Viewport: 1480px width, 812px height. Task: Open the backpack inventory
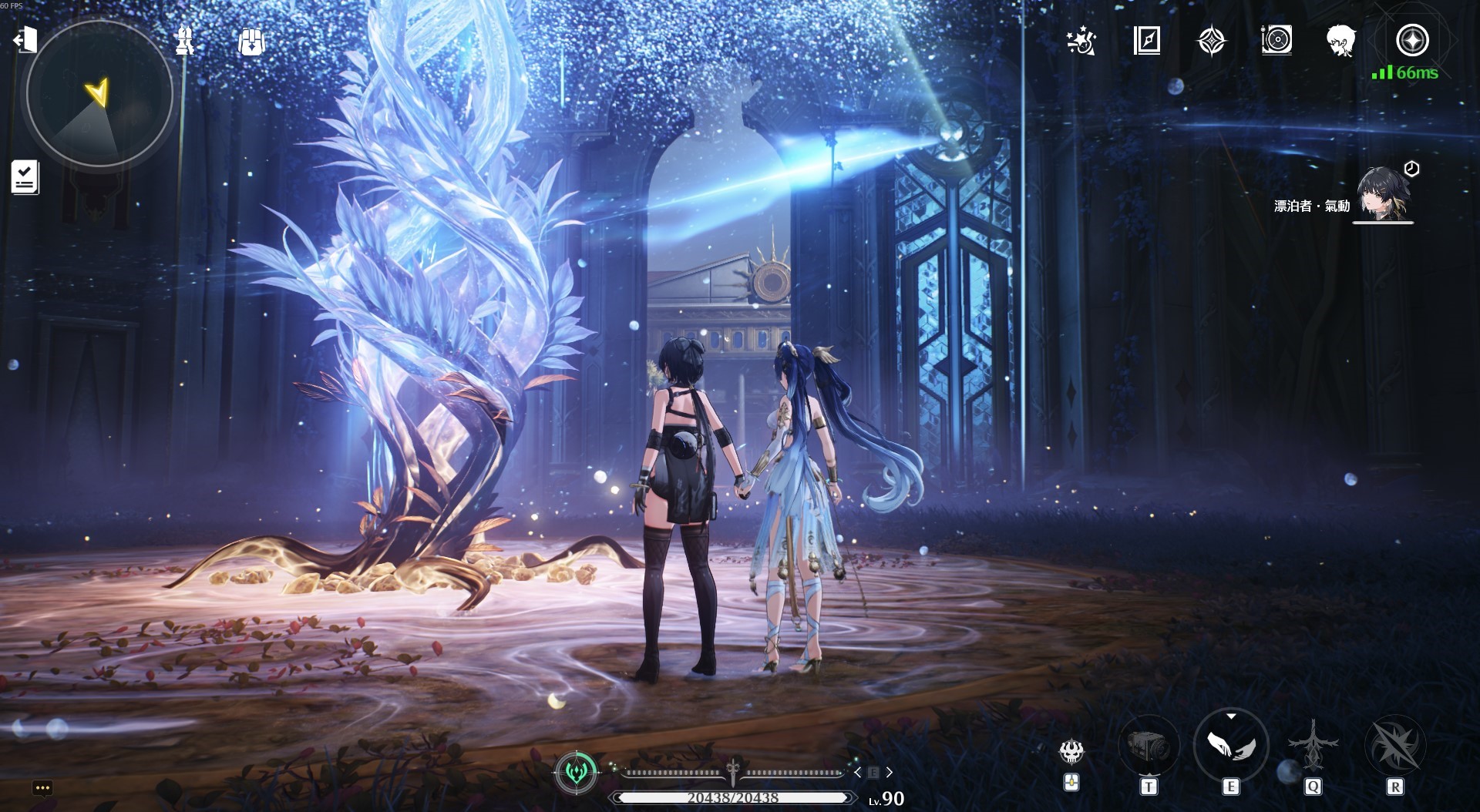251,41
